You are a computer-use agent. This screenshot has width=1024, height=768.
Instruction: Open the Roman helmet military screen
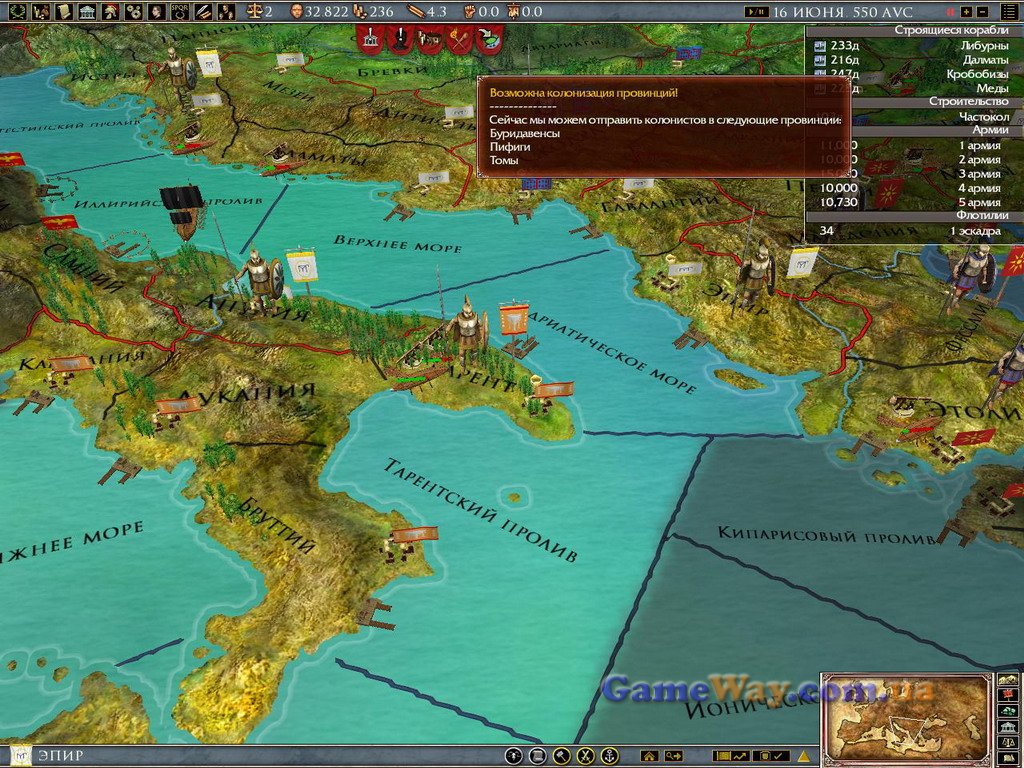[110, 12]
